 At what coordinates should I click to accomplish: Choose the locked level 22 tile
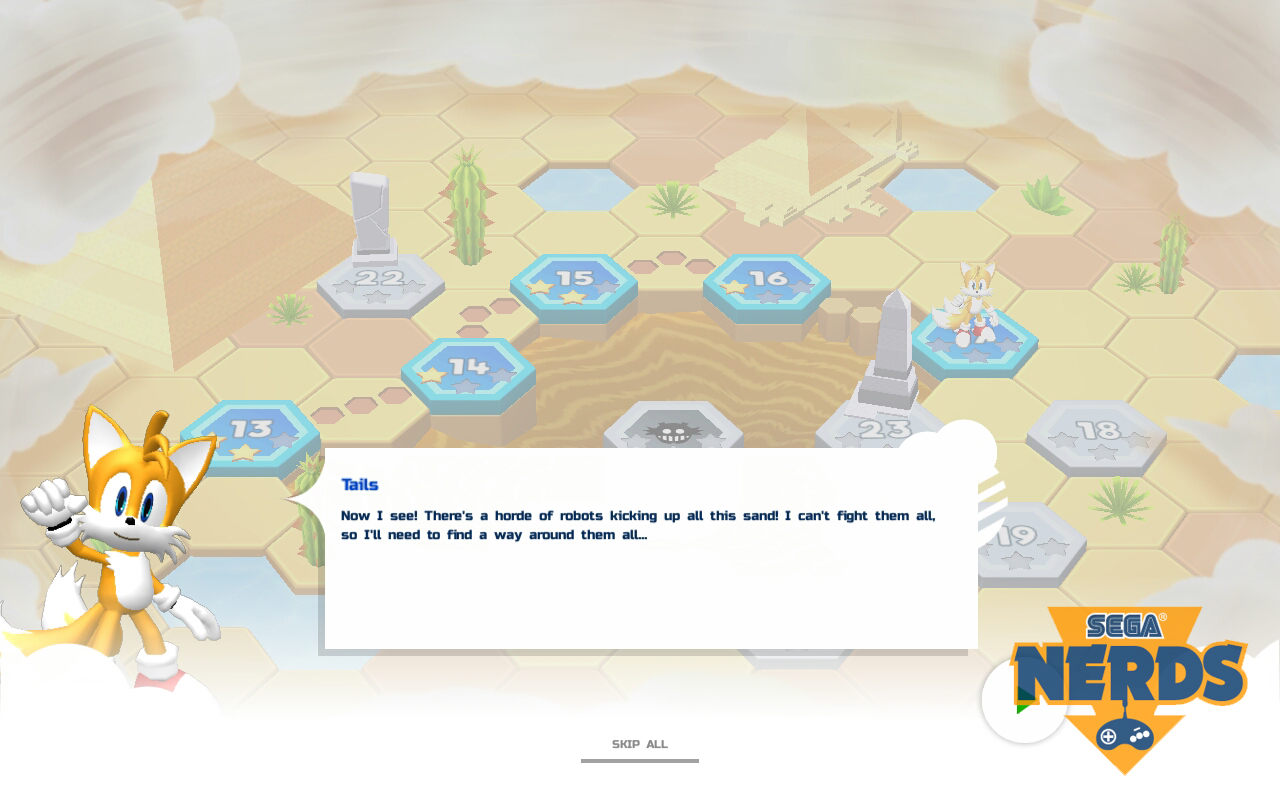tap(380, 283)
